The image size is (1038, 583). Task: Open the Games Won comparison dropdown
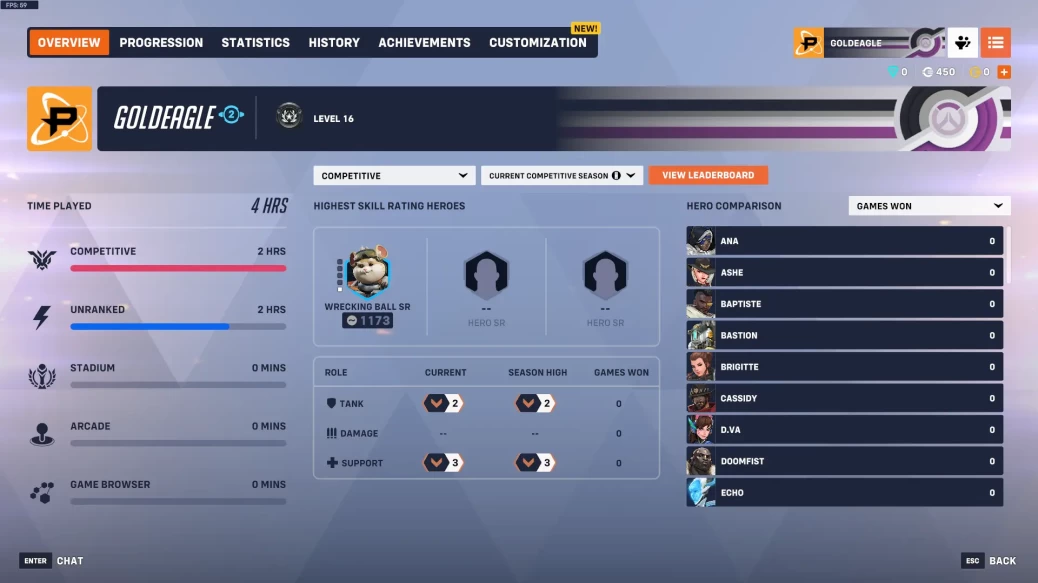click(929, 206)
